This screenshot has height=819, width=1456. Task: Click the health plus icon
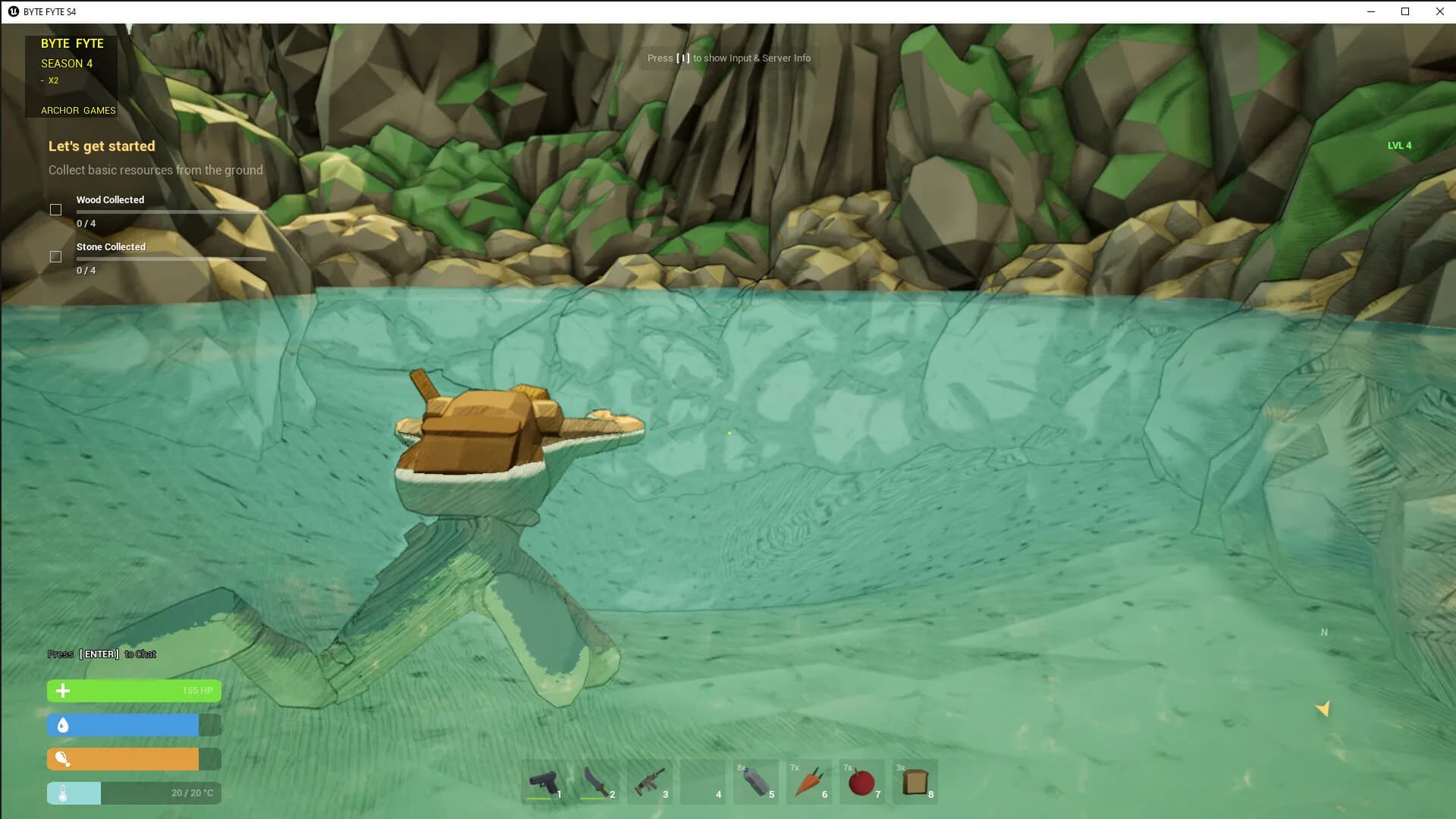coord(62,691)
